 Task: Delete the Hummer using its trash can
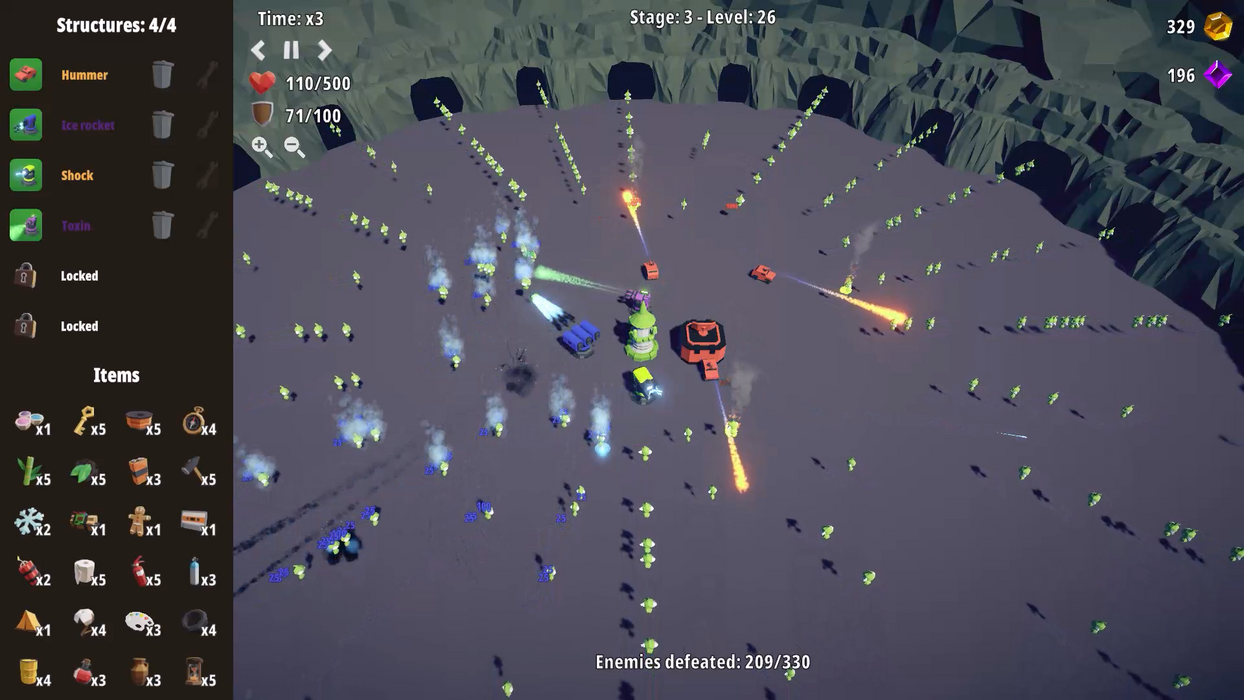click(x=162, y=74)
